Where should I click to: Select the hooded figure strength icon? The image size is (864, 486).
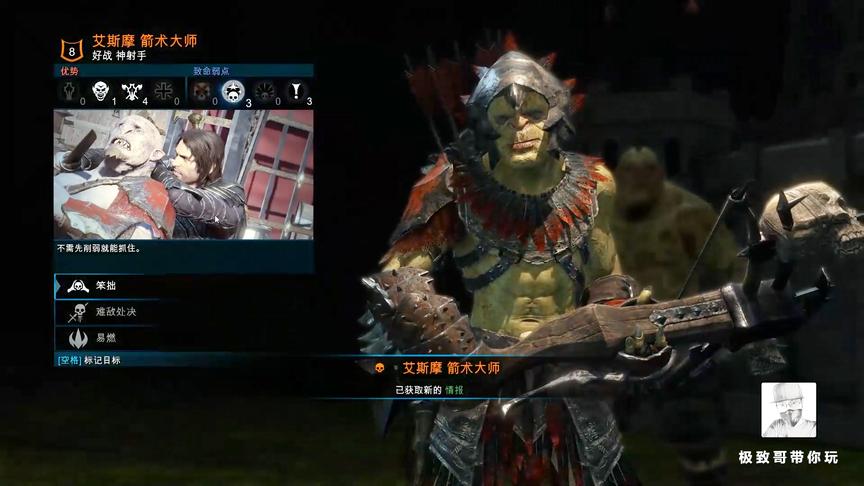click(x=68, y=93)
